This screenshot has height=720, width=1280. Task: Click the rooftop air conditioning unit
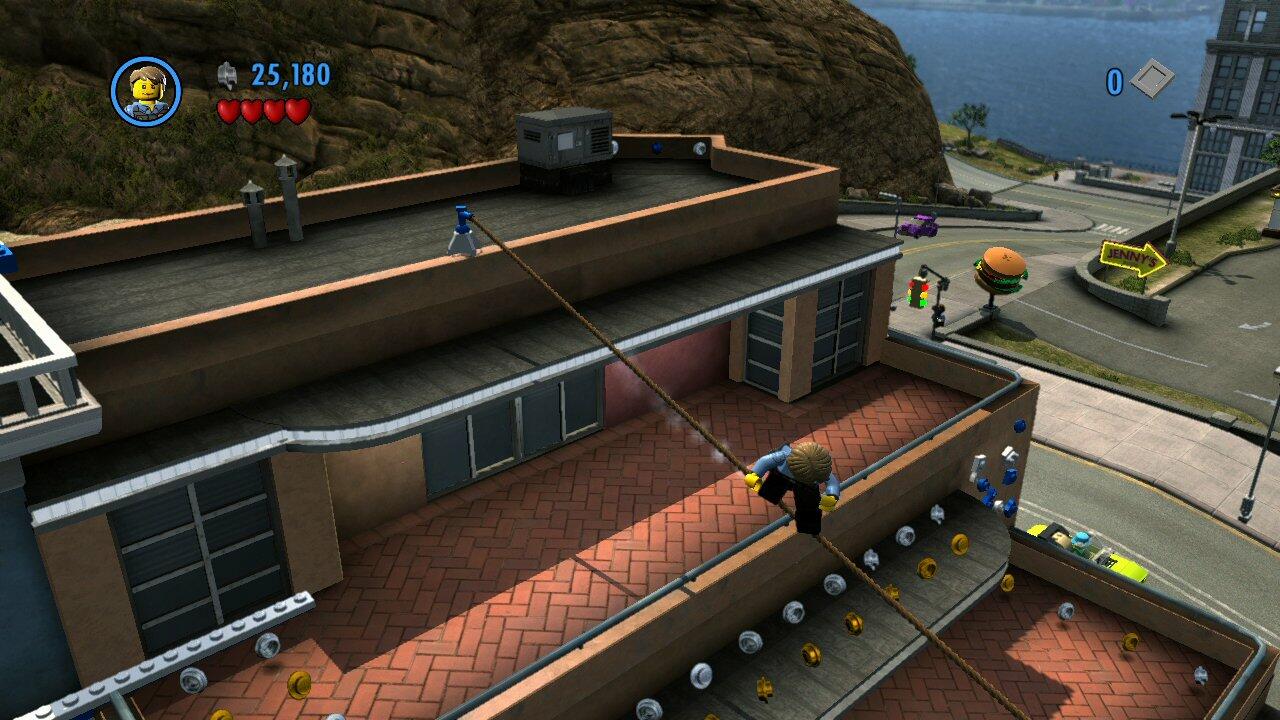tap(562, 147)
